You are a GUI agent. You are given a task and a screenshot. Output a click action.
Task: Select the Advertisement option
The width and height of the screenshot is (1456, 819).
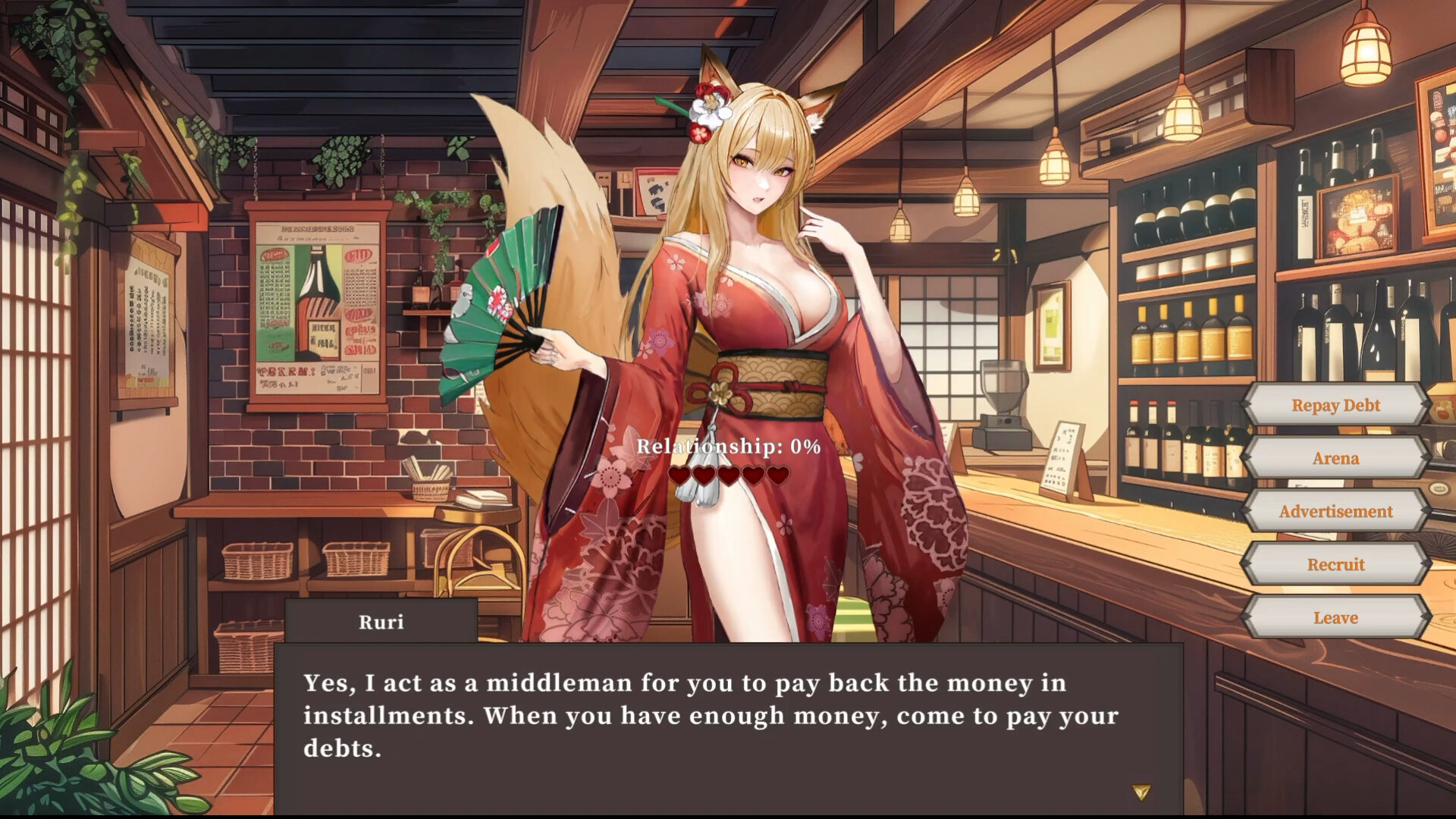[1335, 511]
